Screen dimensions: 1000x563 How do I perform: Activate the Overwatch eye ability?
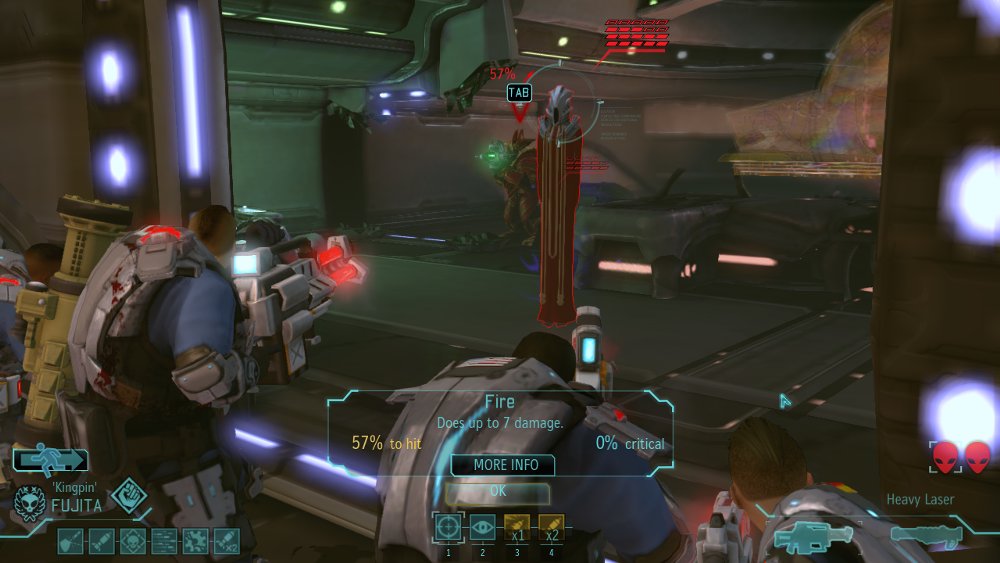pyautogui.click(x=482, y=527)
